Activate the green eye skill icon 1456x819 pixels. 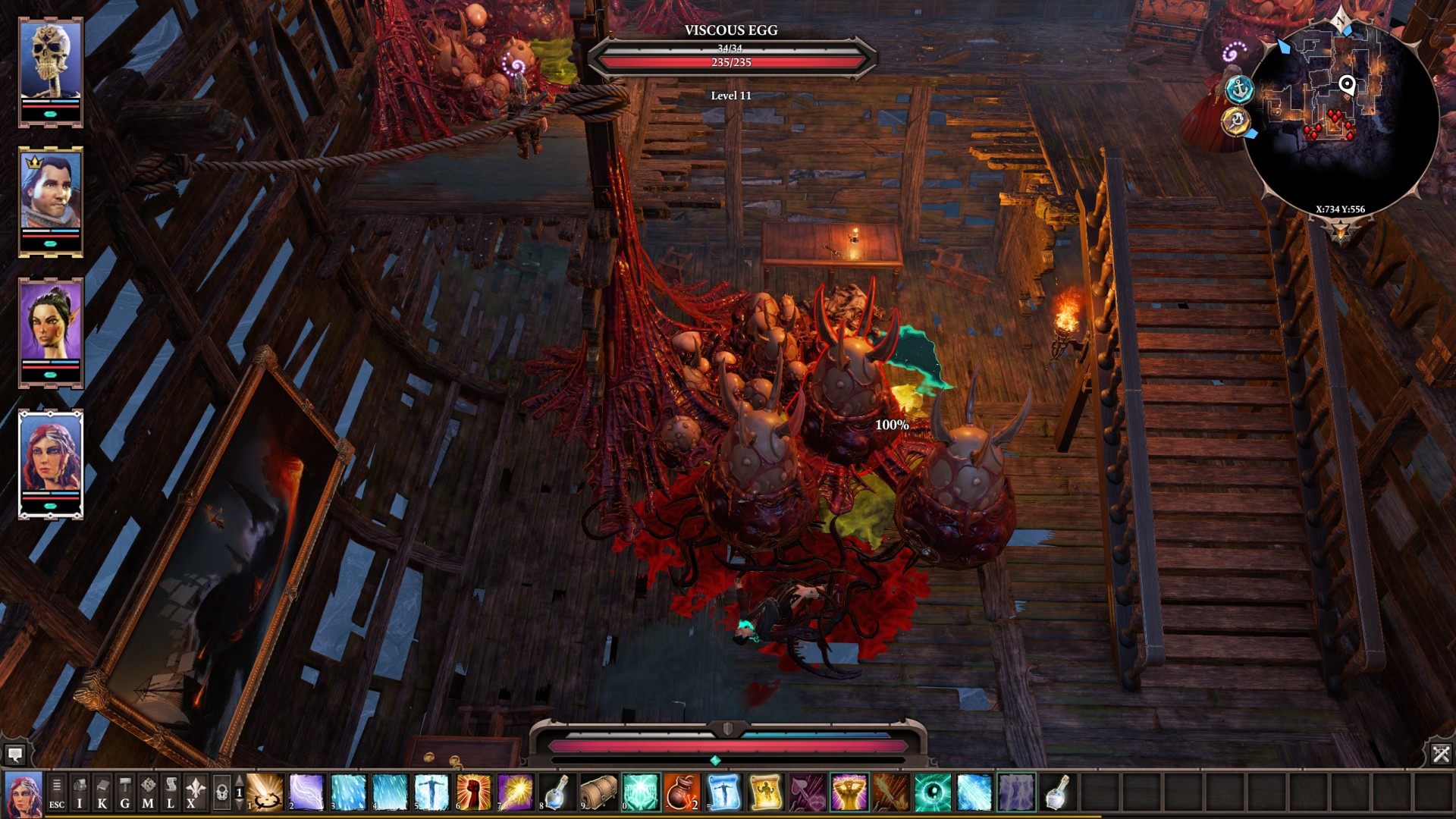[932, 792]
